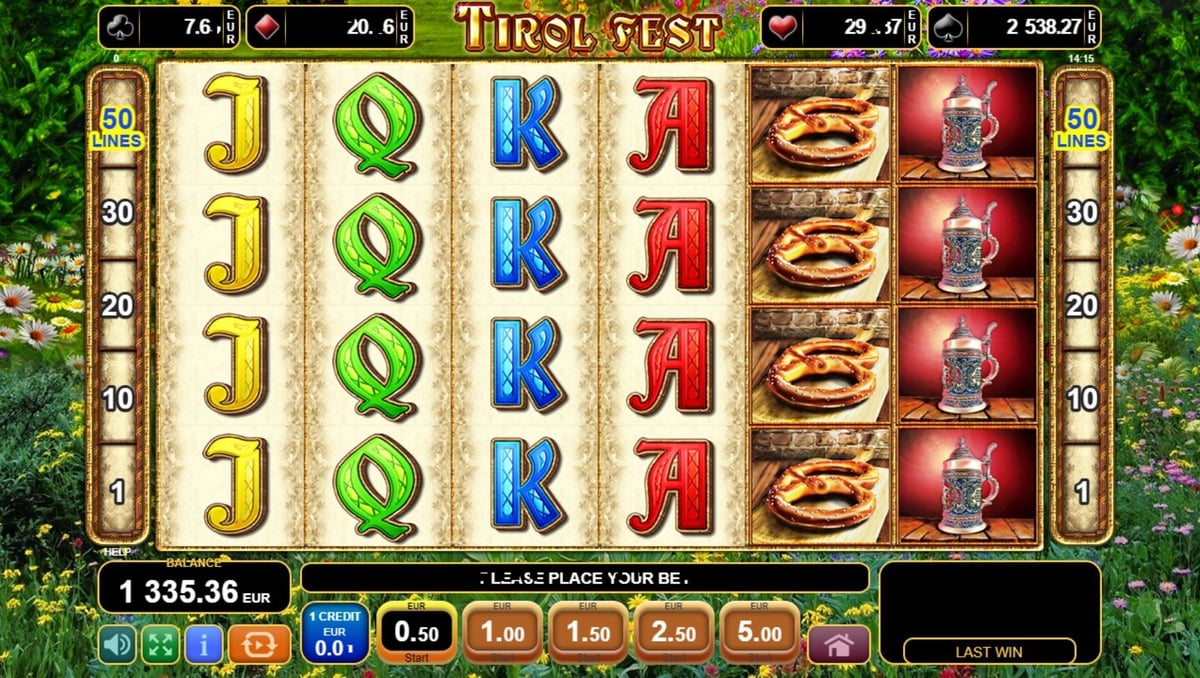Toggle the sound speaker button
The width and height of the screenshot is (1200, 678).
click(x=117, y=644)
